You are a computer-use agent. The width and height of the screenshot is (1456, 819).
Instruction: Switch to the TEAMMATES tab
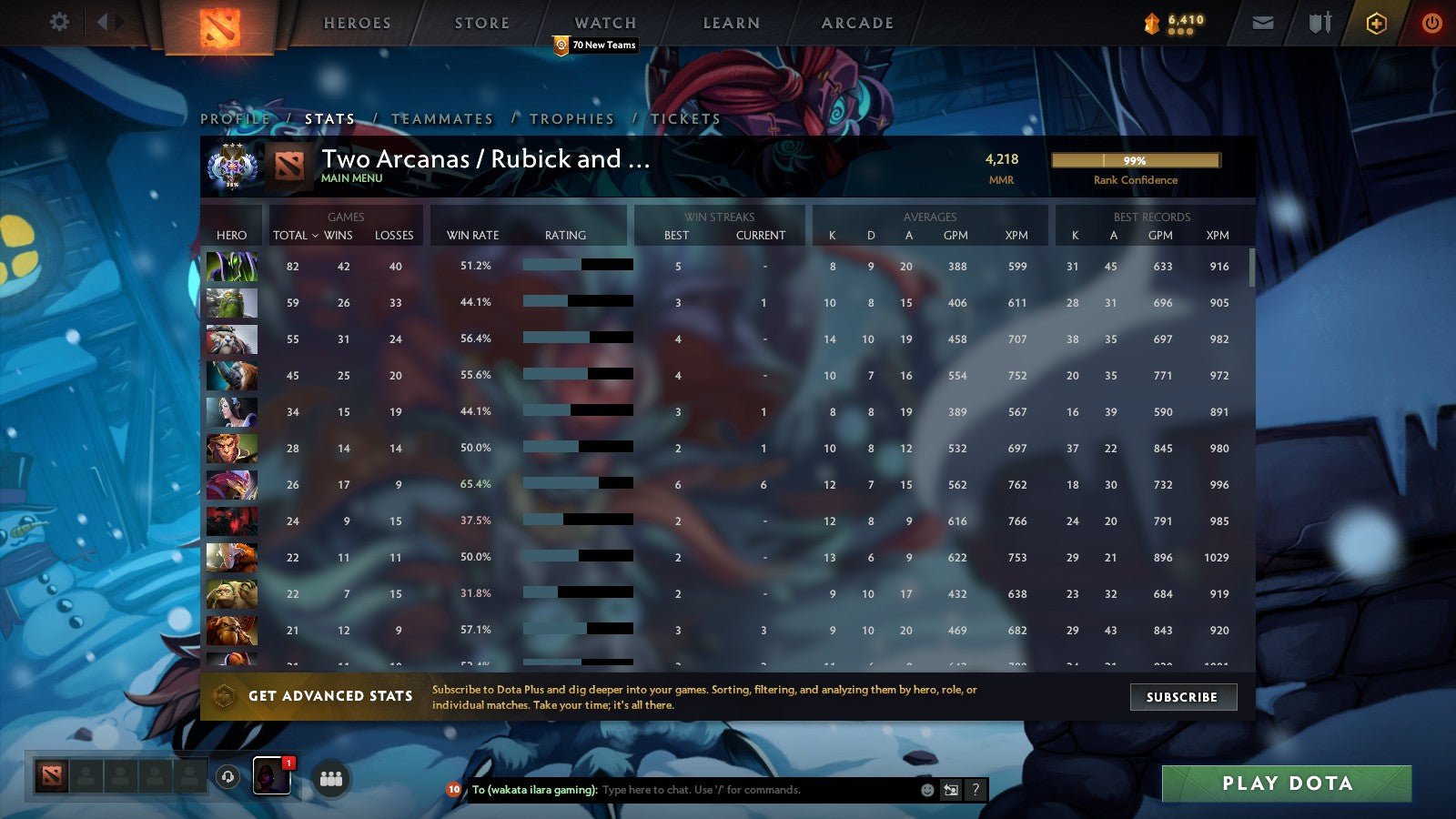click(441, 118)
